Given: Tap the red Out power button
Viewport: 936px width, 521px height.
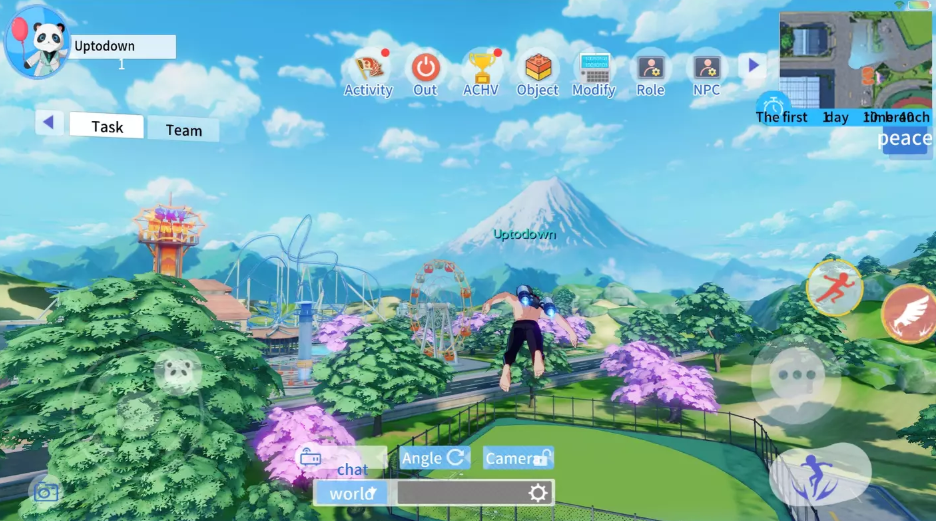Looking at the screenshot, I should (426, 70).
